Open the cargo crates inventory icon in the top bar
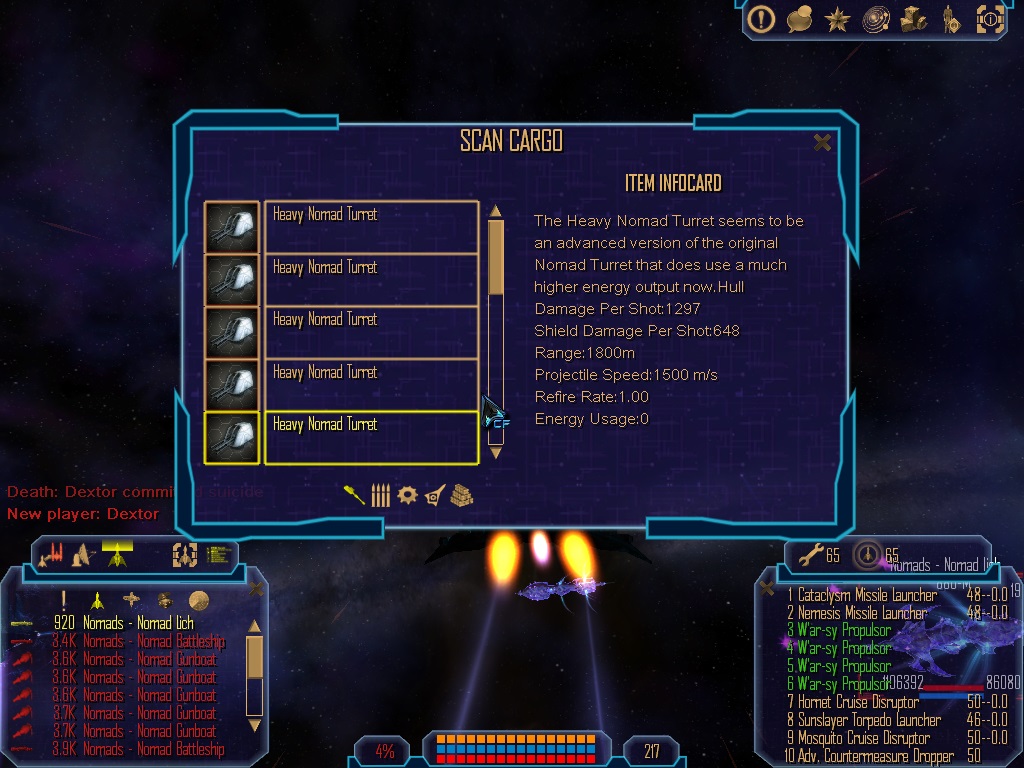This screenshot has height=768, width=1024. (913, 18)
